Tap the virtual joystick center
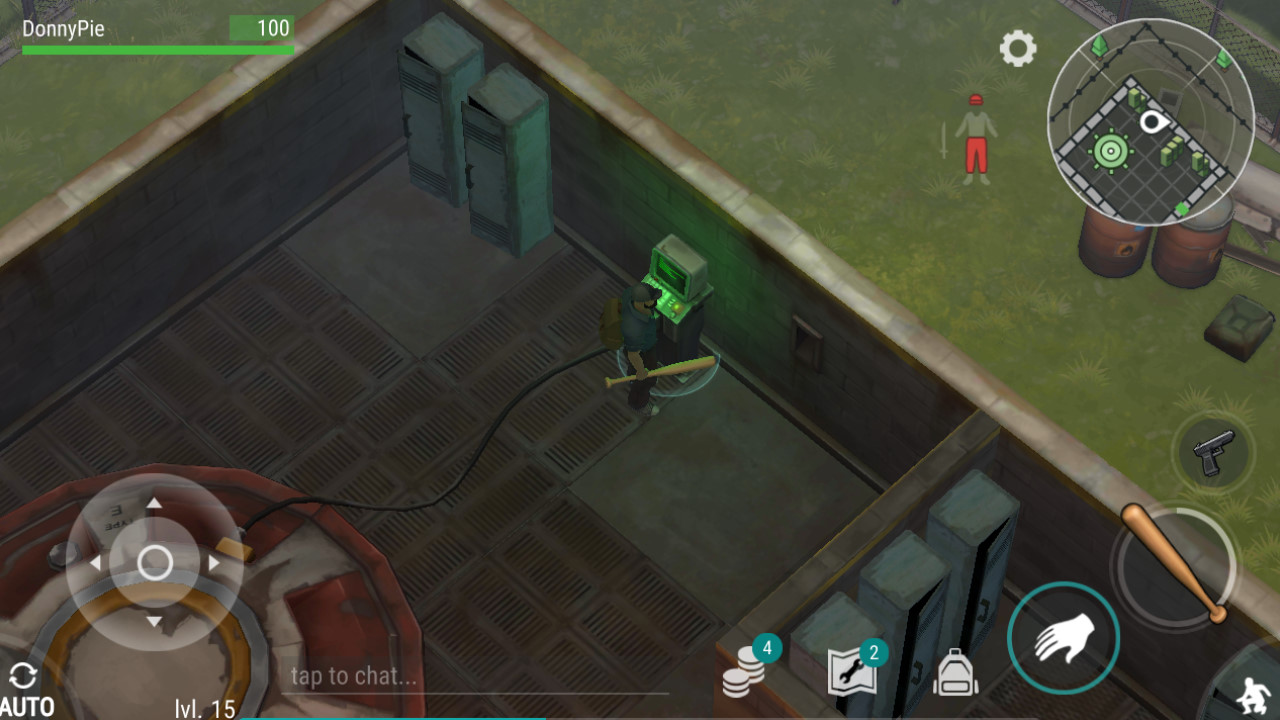Screen dimensions: 1280x720 tap(154, 562)
